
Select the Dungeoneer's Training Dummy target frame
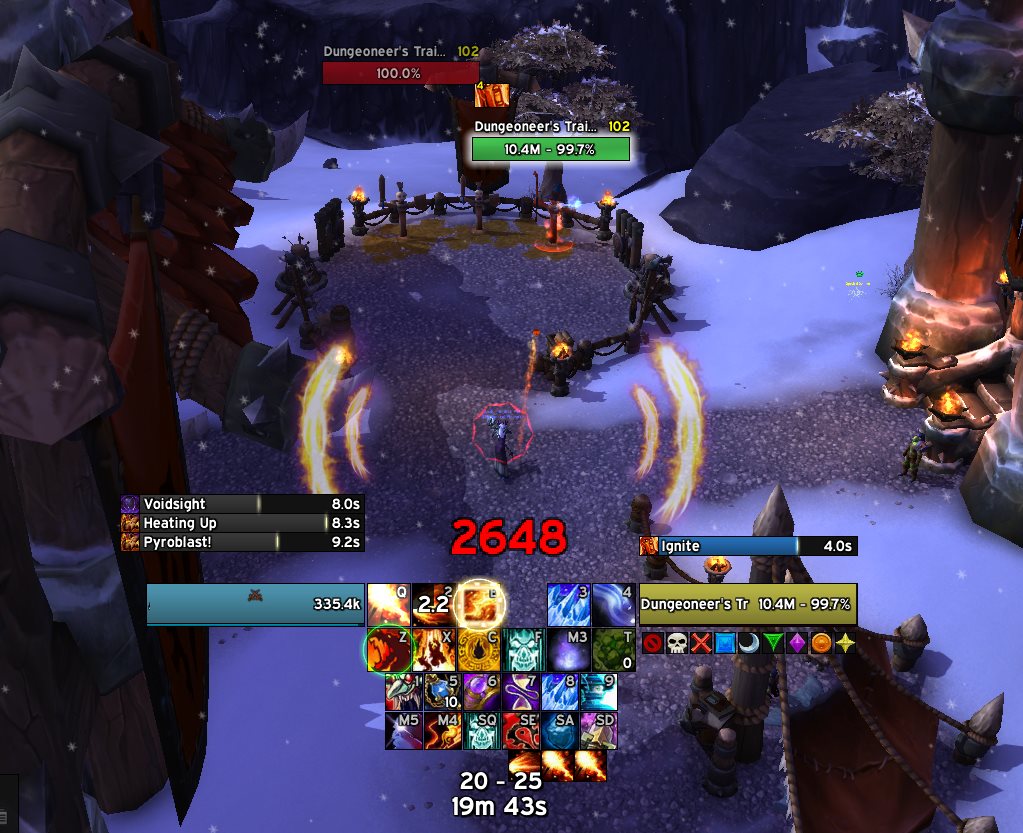[748, 604]
